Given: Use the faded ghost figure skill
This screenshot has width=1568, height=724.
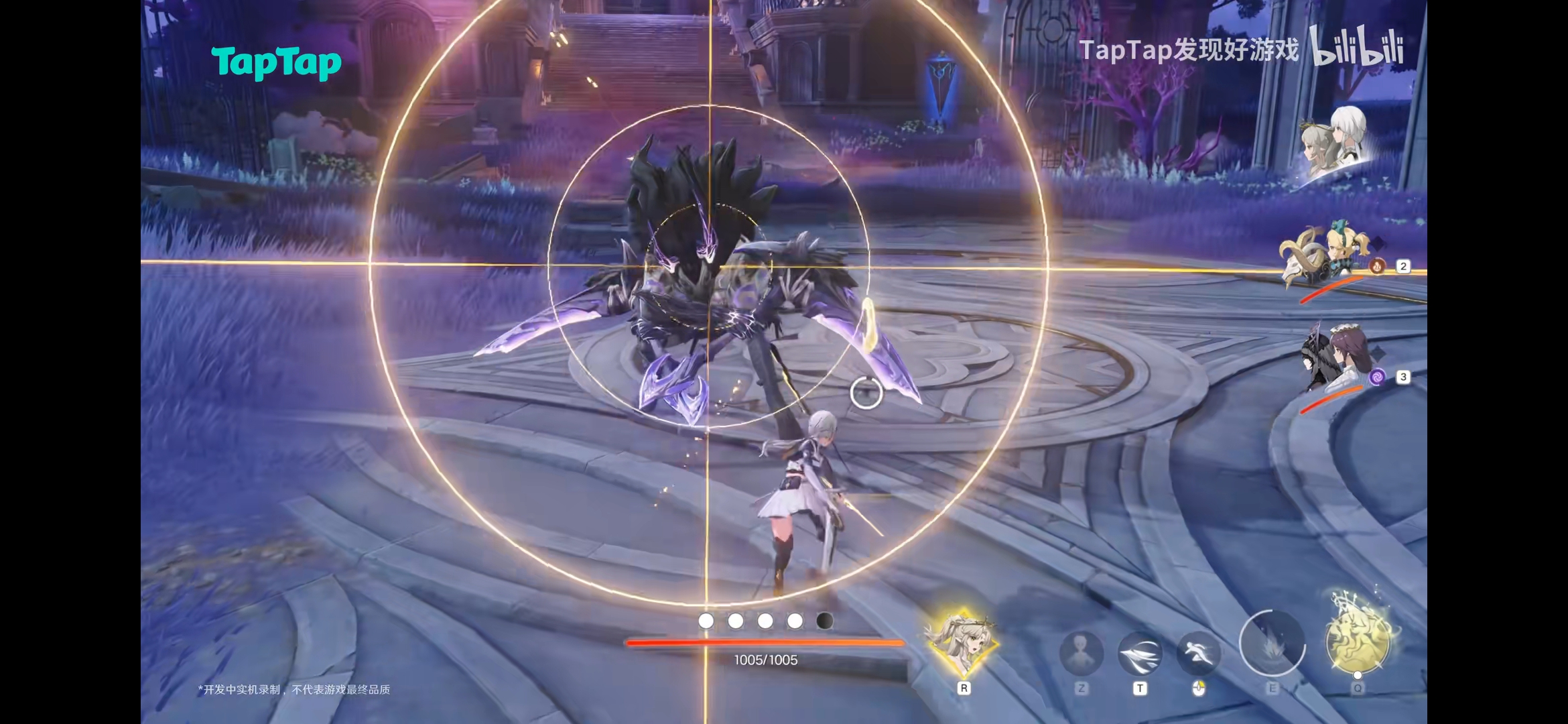Looking at the screenshot, I should point(1080,652).
